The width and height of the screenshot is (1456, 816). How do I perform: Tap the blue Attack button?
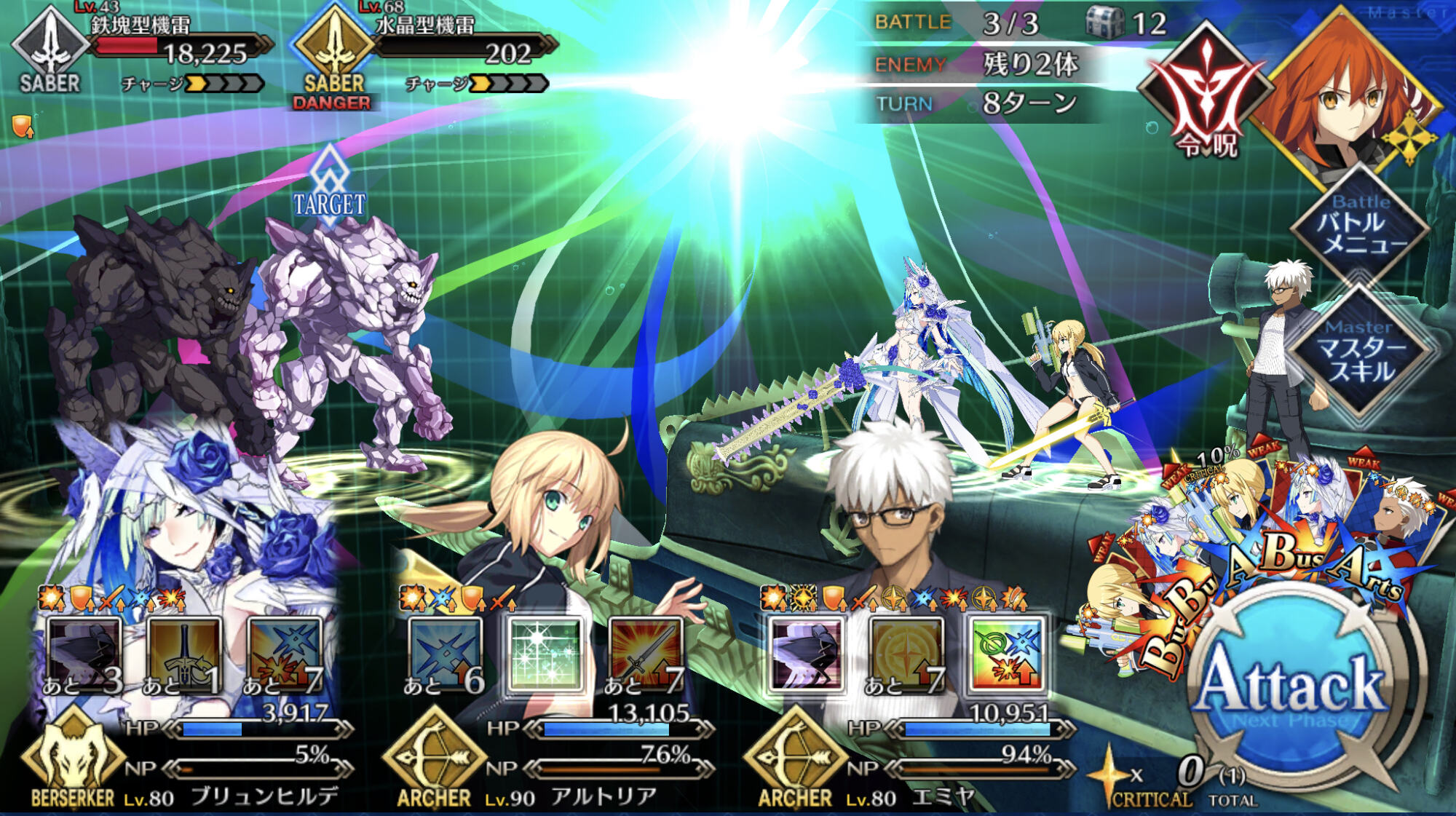click(x=1292, y=688)
